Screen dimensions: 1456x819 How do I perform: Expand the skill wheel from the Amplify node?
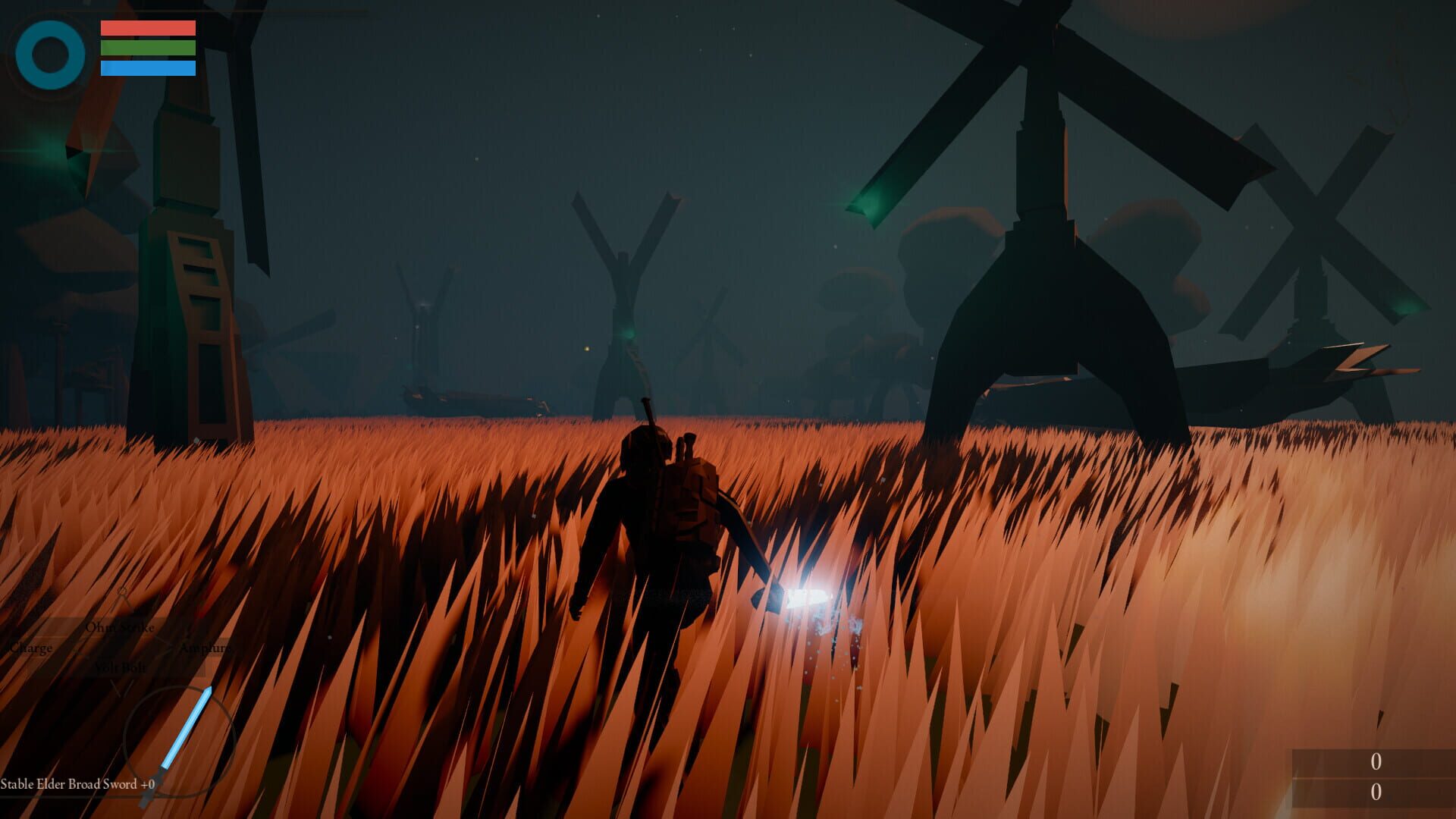pyautogui.click(x=206, y=648)
